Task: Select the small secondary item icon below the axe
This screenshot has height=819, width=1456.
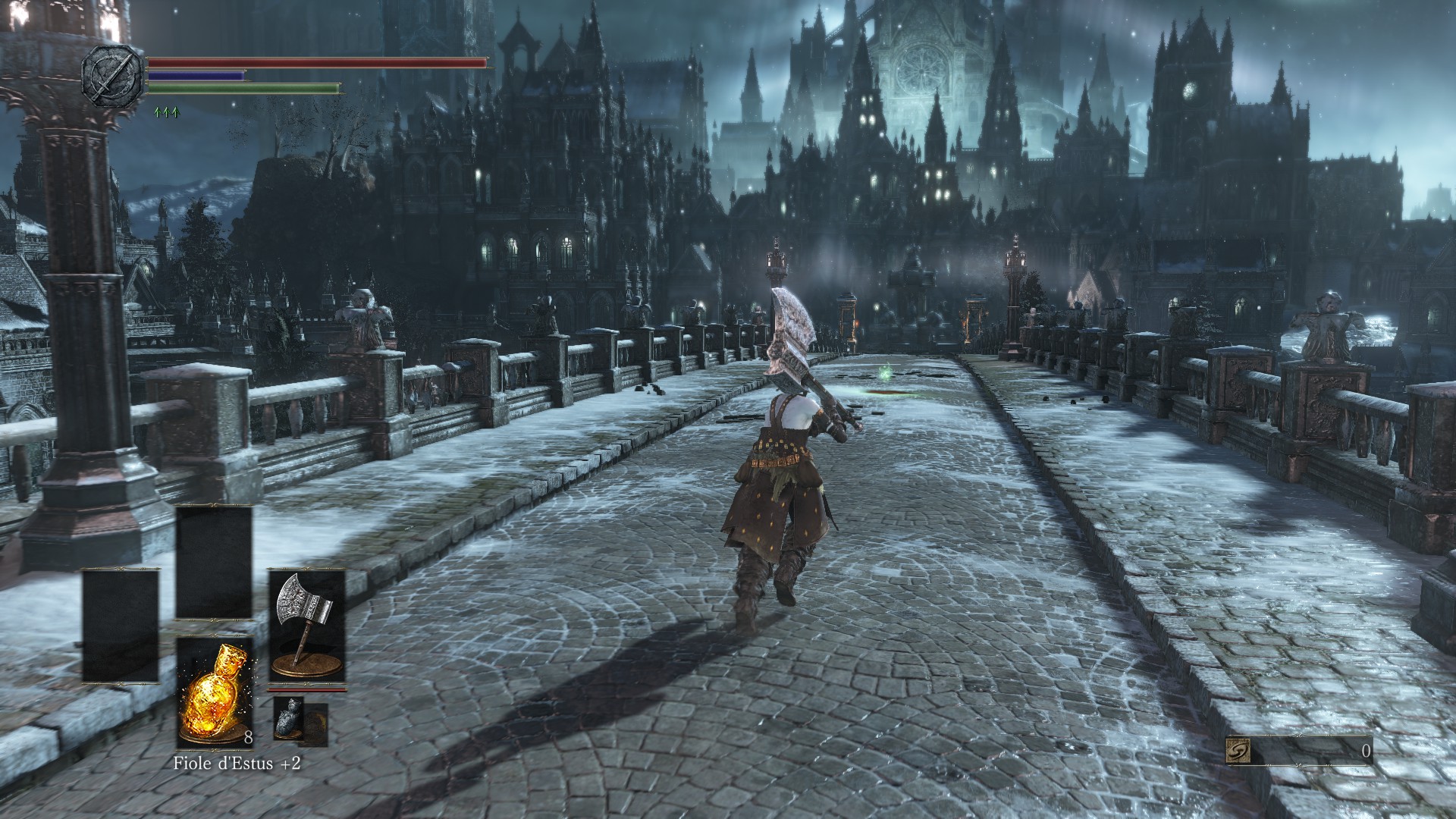Action: coord(290,717)
